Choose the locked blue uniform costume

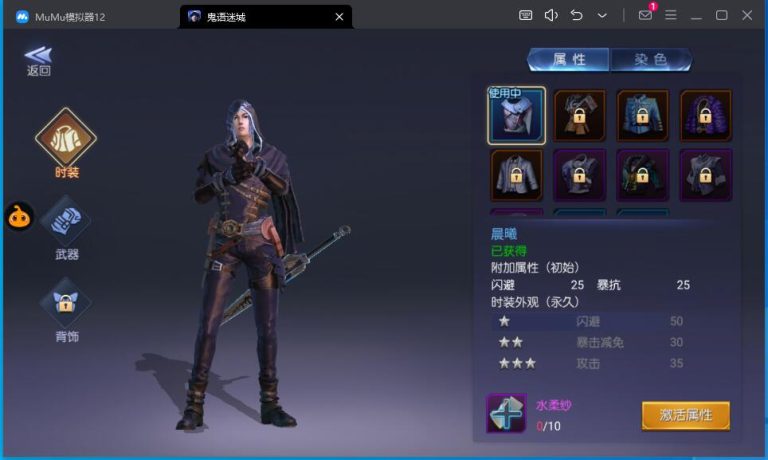(643, 114)
